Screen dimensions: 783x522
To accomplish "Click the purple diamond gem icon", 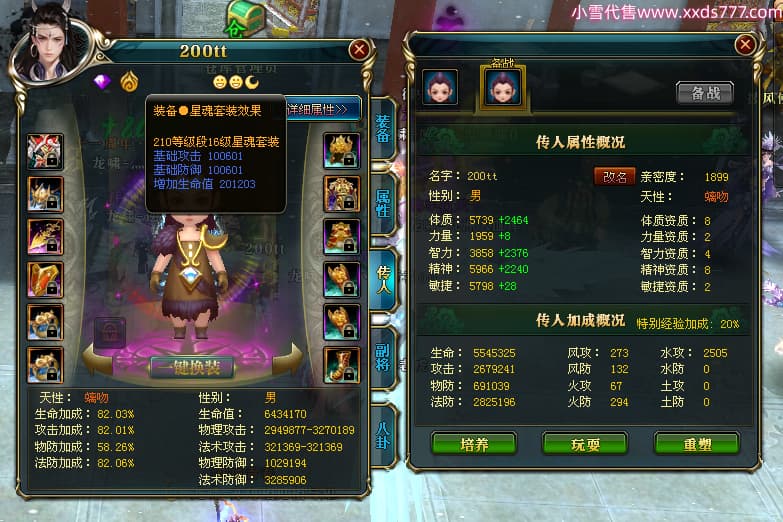I will pyautogui.click(x=102, y=81).
